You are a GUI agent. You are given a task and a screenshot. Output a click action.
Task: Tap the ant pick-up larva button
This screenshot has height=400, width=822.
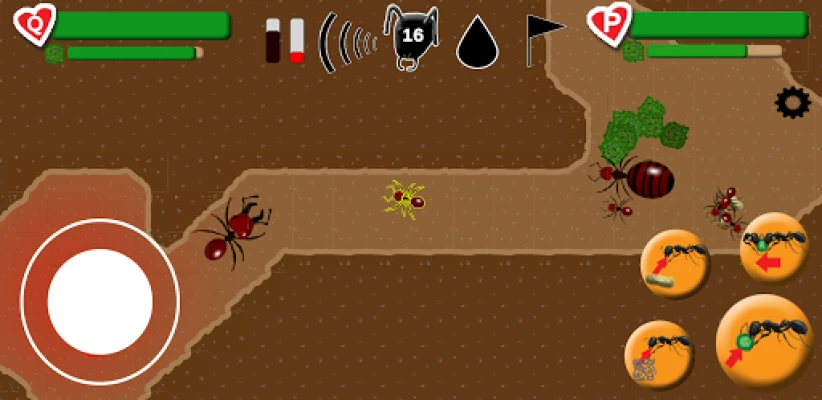[x=675, y=264]
